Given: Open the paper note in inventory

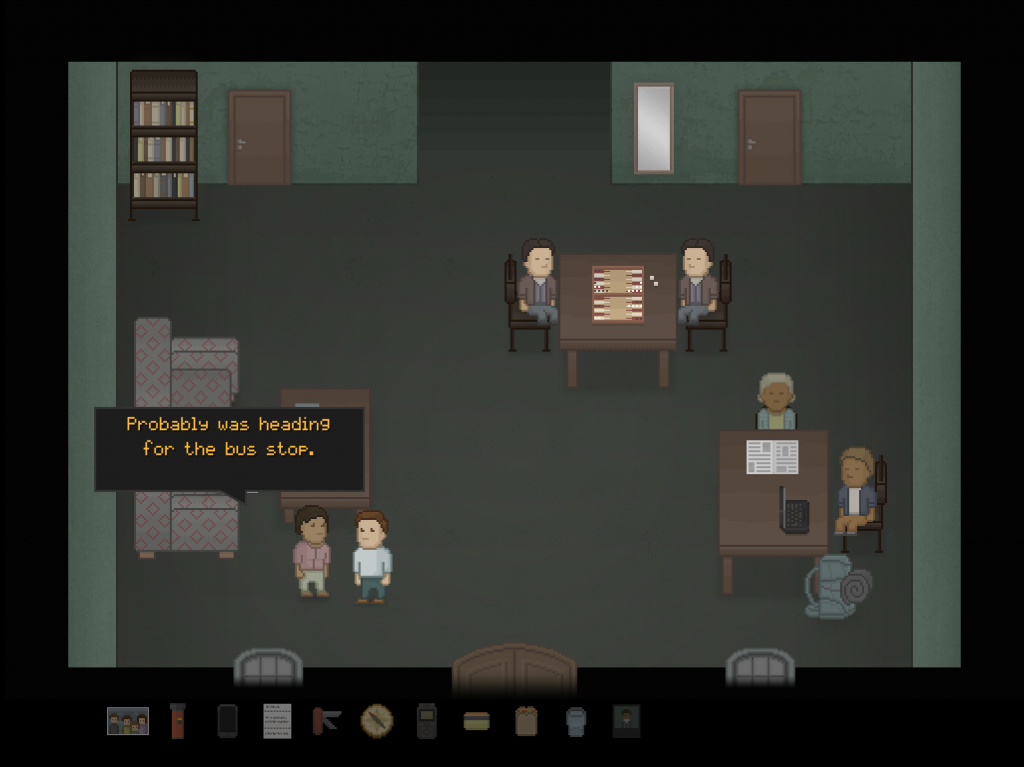Looking at the screenshot, I should point(277,721).
